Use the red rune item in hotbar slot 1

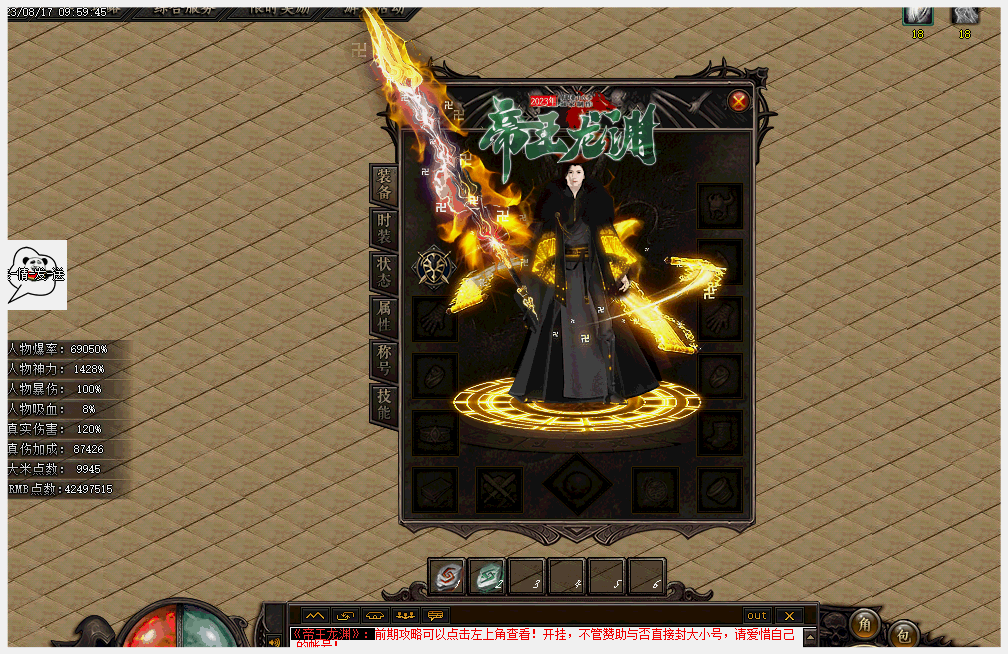coord(447,577)
